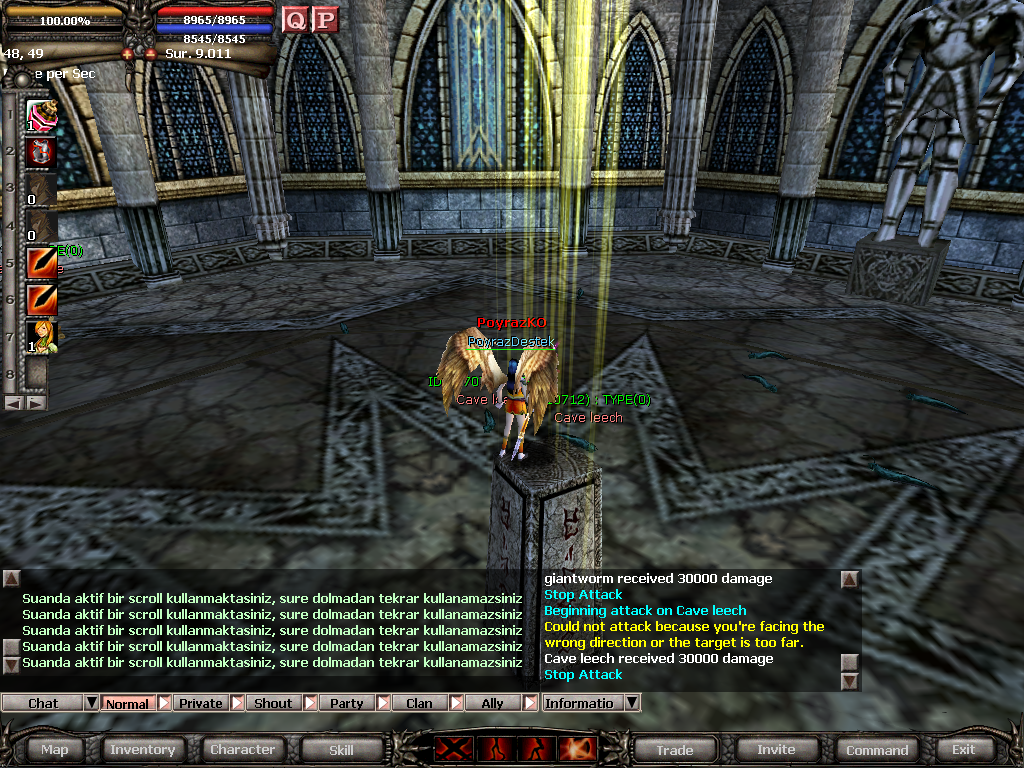1024x768 pixels.
Task: Show the Character sheet
Action: point(242,749)
